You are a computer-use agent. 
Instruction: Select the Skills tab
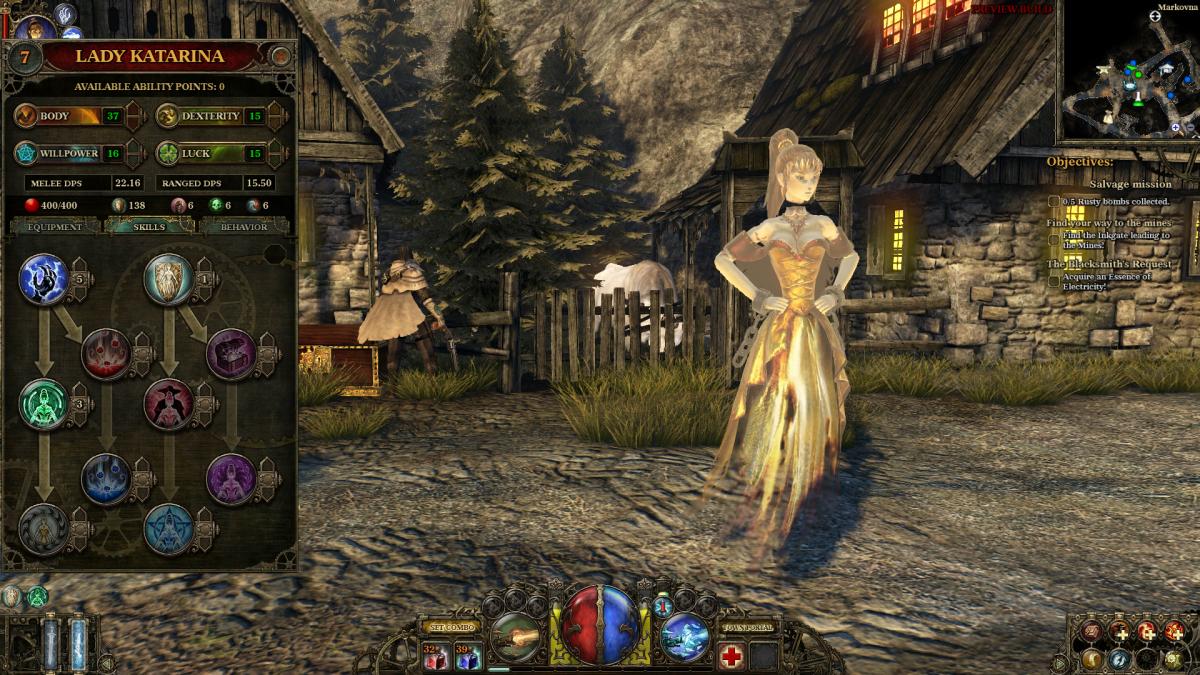pos(149,227)
